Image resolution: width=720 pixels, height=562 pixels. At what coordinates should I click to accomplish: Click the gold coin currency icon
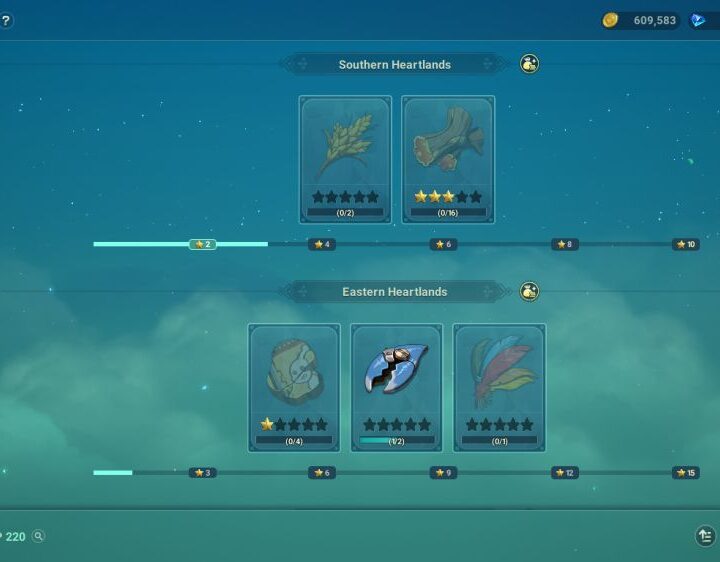tap(610, 20)
